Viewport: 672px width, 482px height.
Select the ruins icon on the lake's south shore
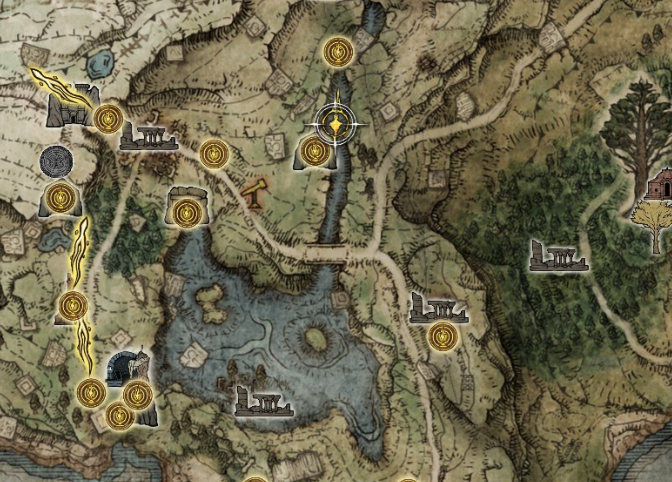[x=264, y=401]
